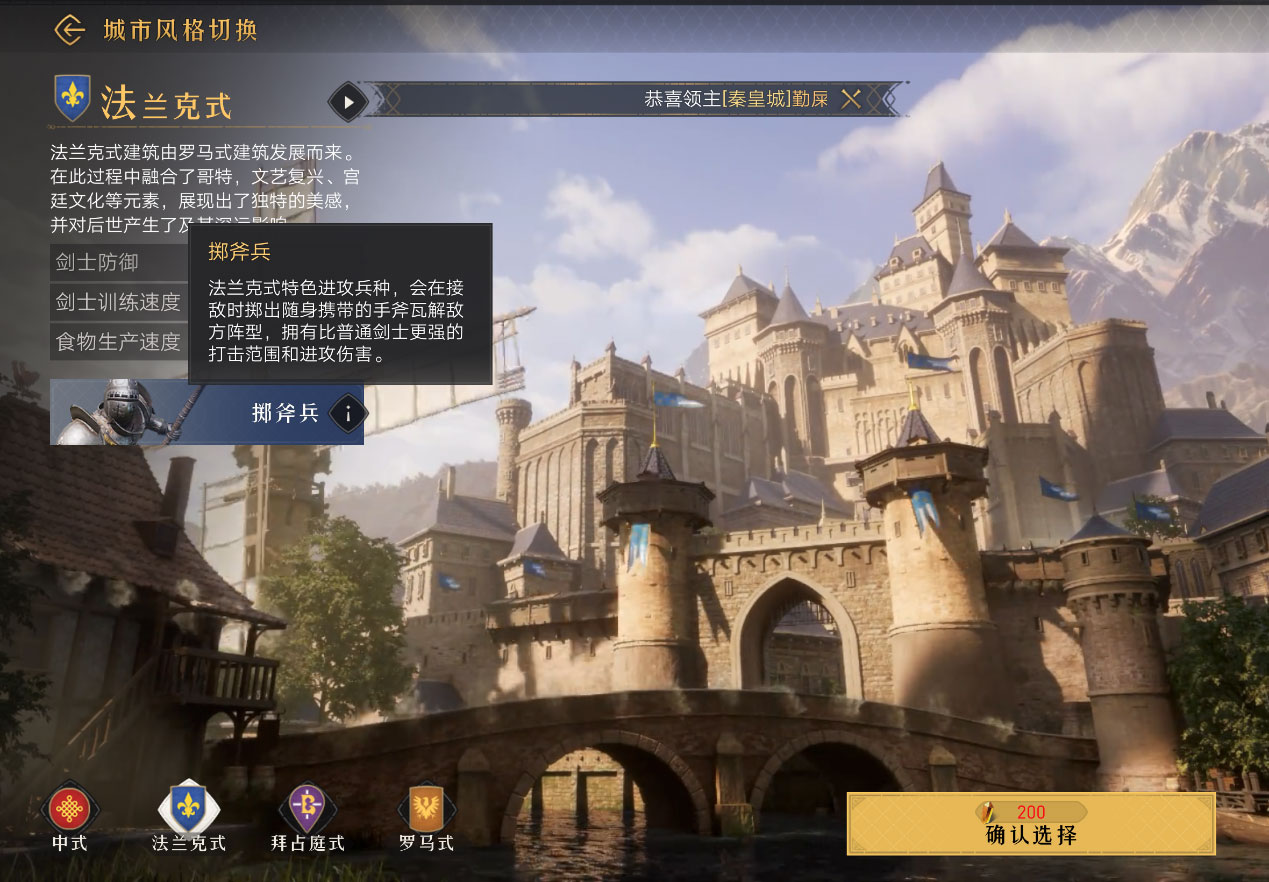Confirm selection with 确认选择 button
Image resolution: width=1269 pixels, height=882 pixels.
coord(1030,824)
